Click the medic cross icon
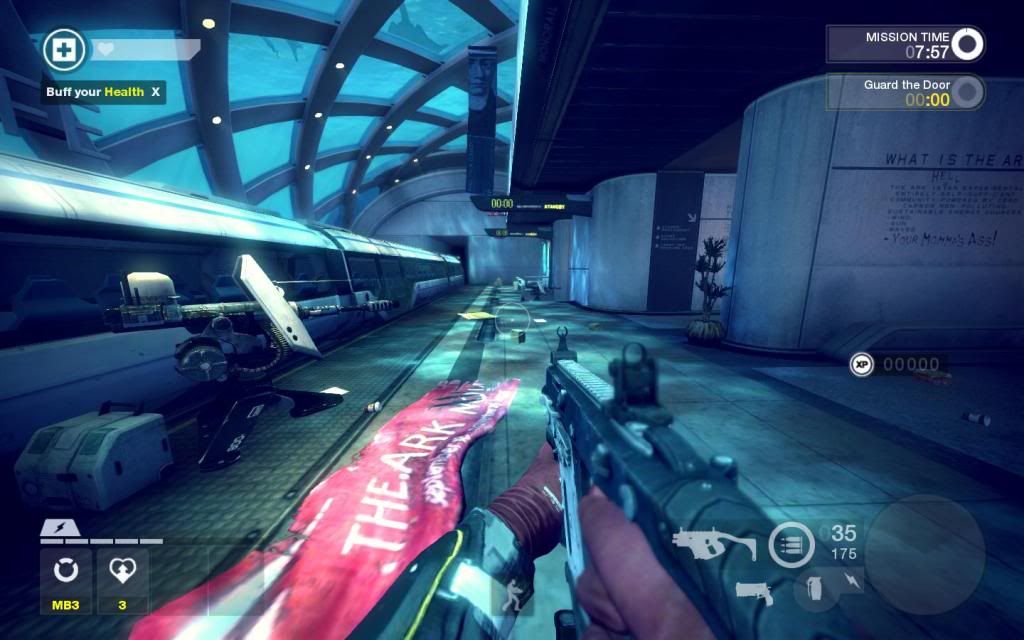This screenshot has height=640, width=1024. pyautogui.click(x=65, y=50)
